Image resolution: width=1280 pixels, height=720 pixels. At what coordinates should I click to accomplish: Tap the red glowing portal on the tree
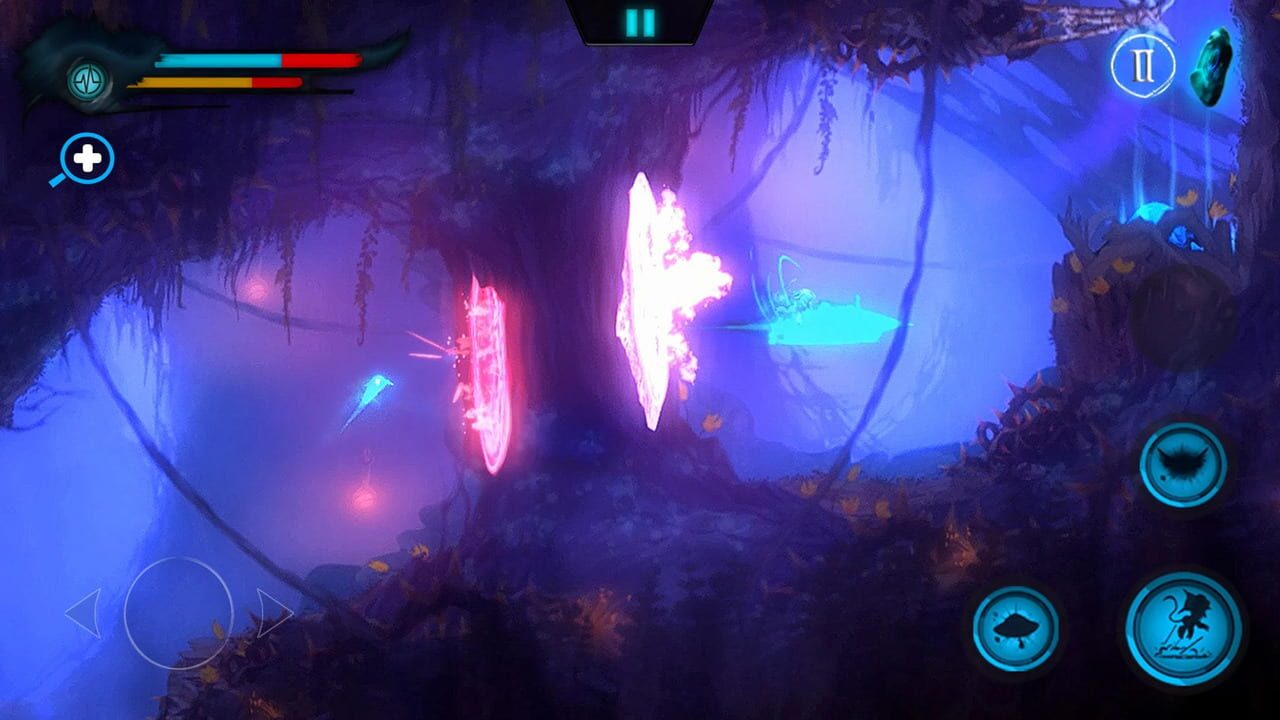pos(490,370)
